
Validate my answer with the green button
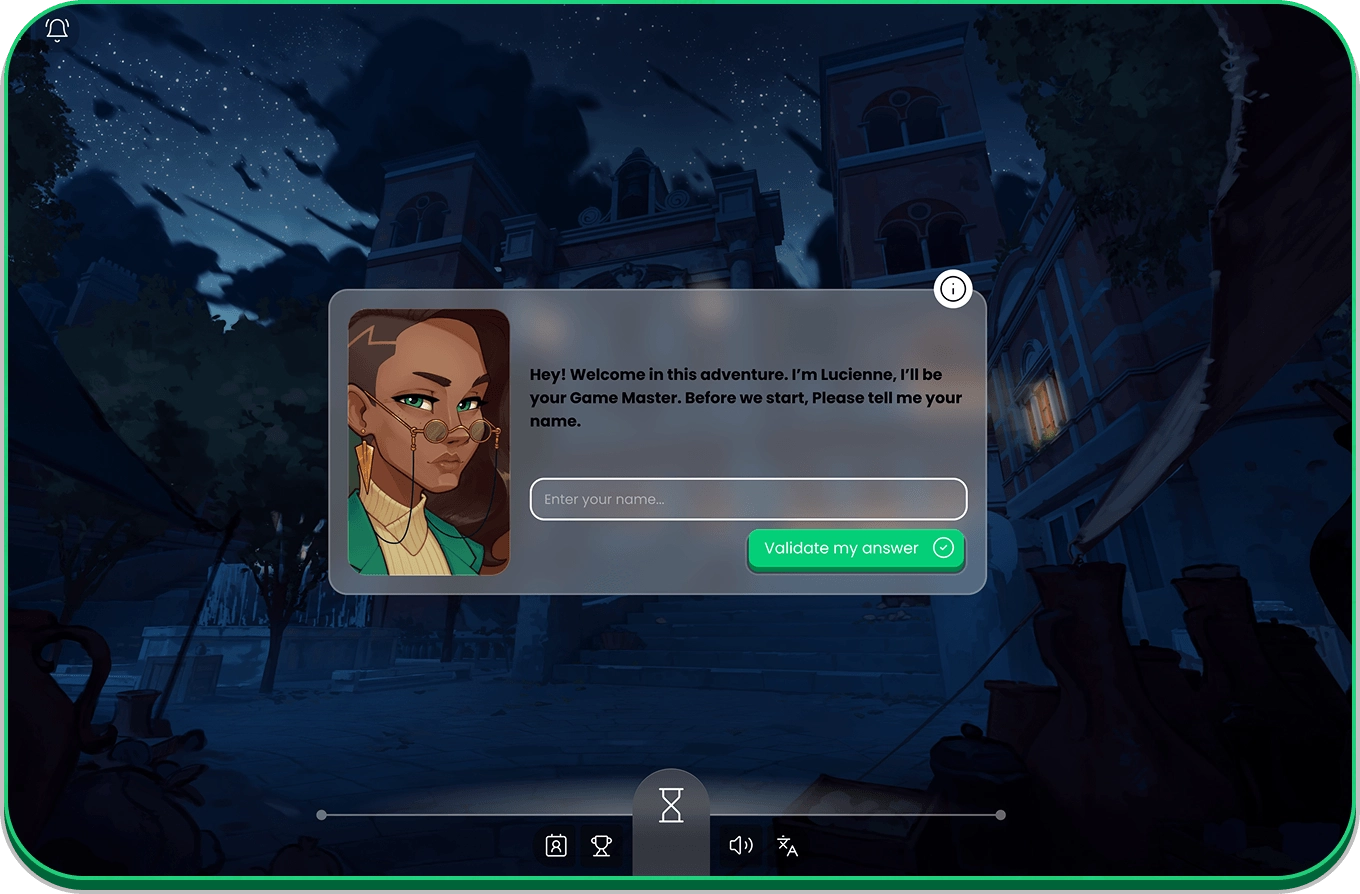pyautogui.click(x=856, y=548)
